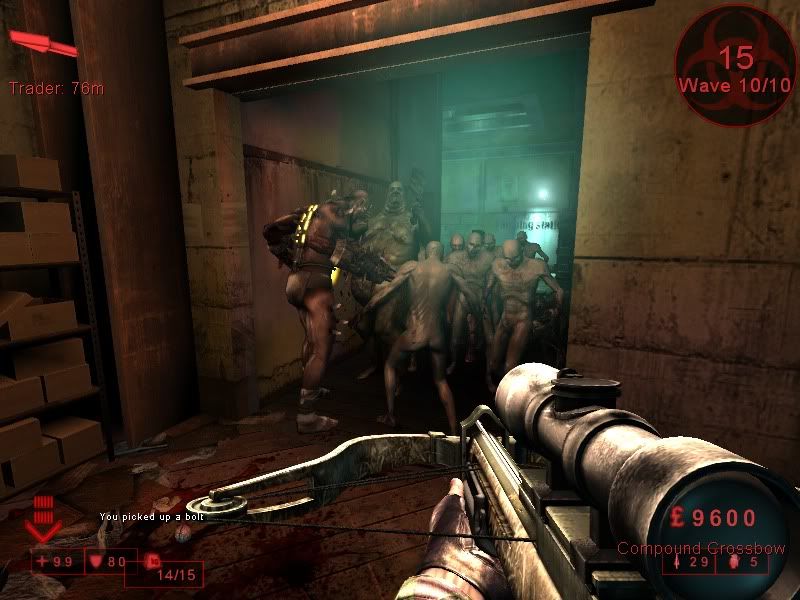Click the weight carry icon
Screen dimensions: 800x600
153,562
